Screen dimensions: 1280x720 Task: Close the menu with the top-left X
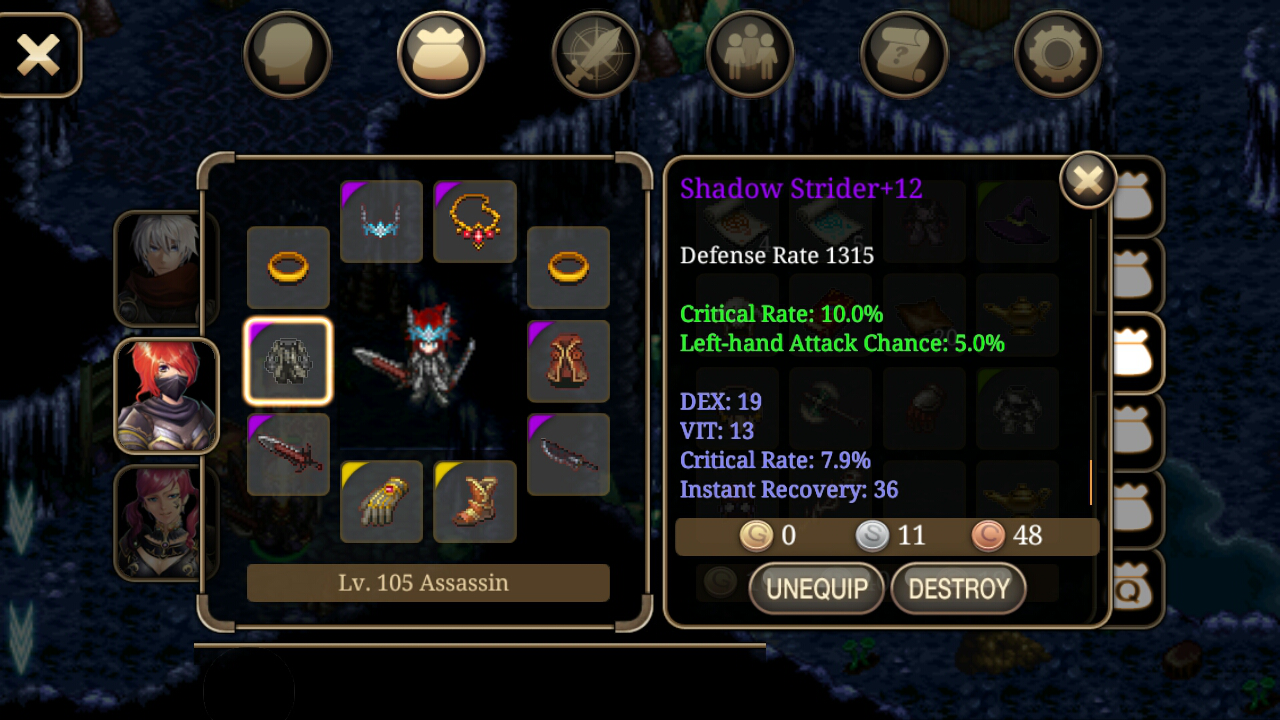click(x=38, y=54)
